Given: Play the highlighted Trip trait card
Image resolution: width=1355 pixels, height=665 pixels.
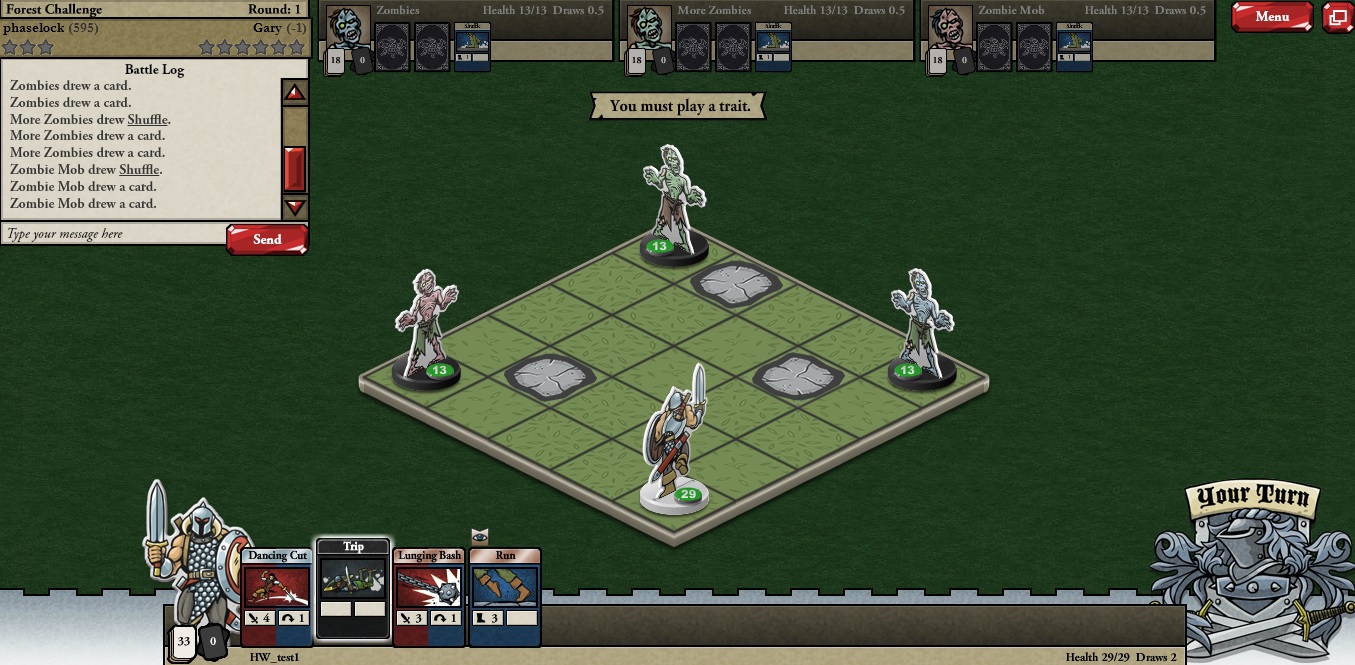Looking at the screenshot, I should click(x=353, y=588).
